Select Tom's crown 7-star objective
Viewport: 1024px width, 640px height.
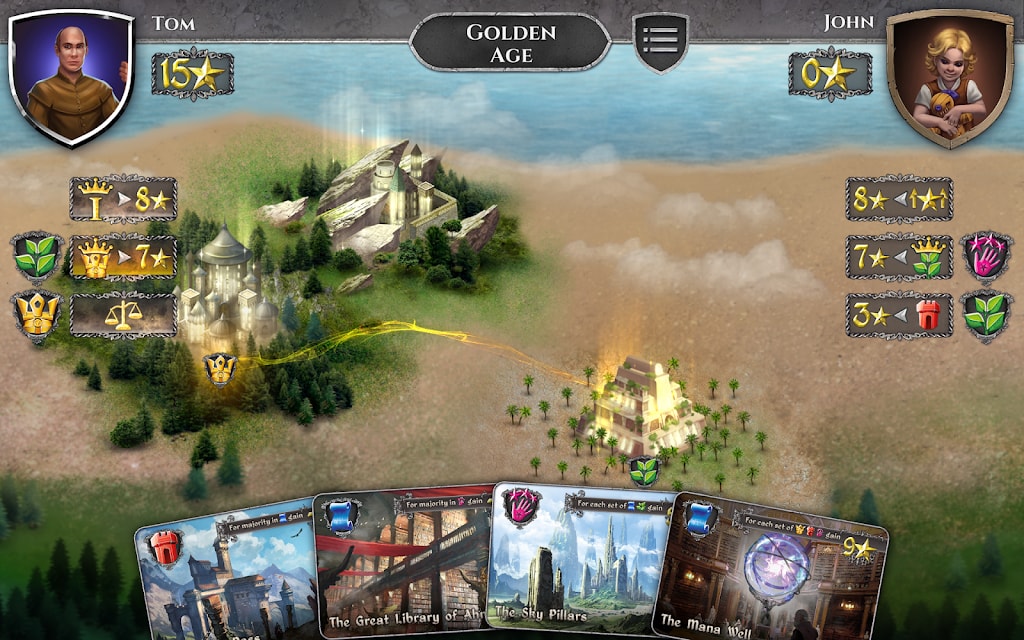coord(123,258)
